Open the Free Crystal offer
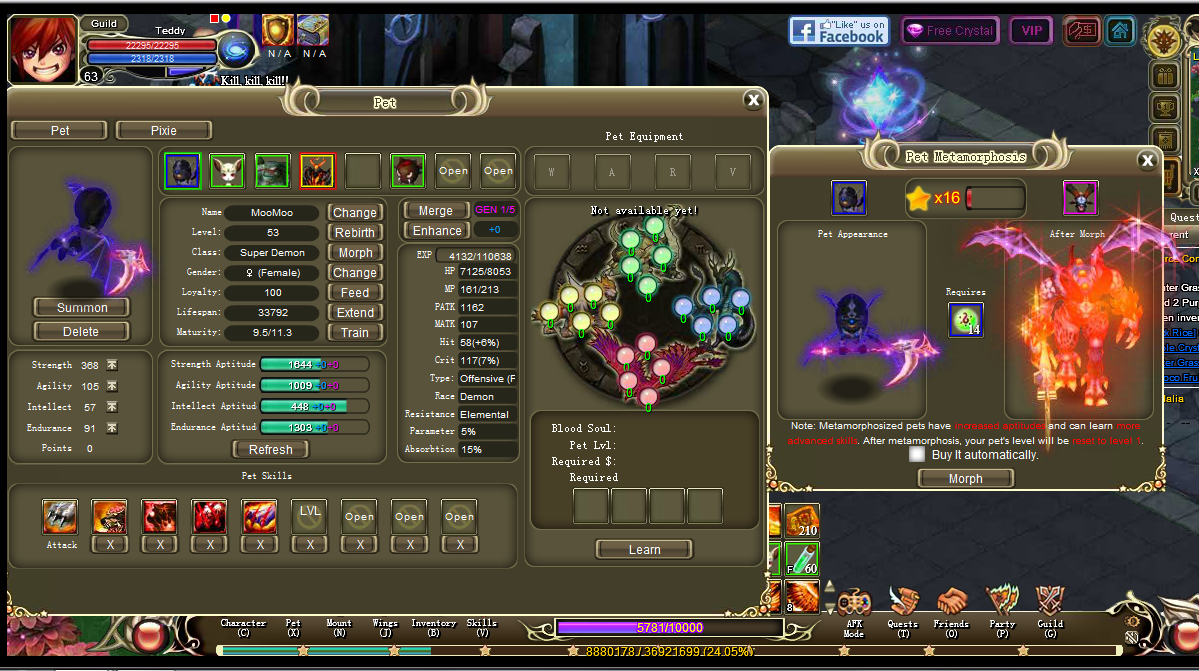Viewport: 1199px width, 671px height. coord(949,31)
